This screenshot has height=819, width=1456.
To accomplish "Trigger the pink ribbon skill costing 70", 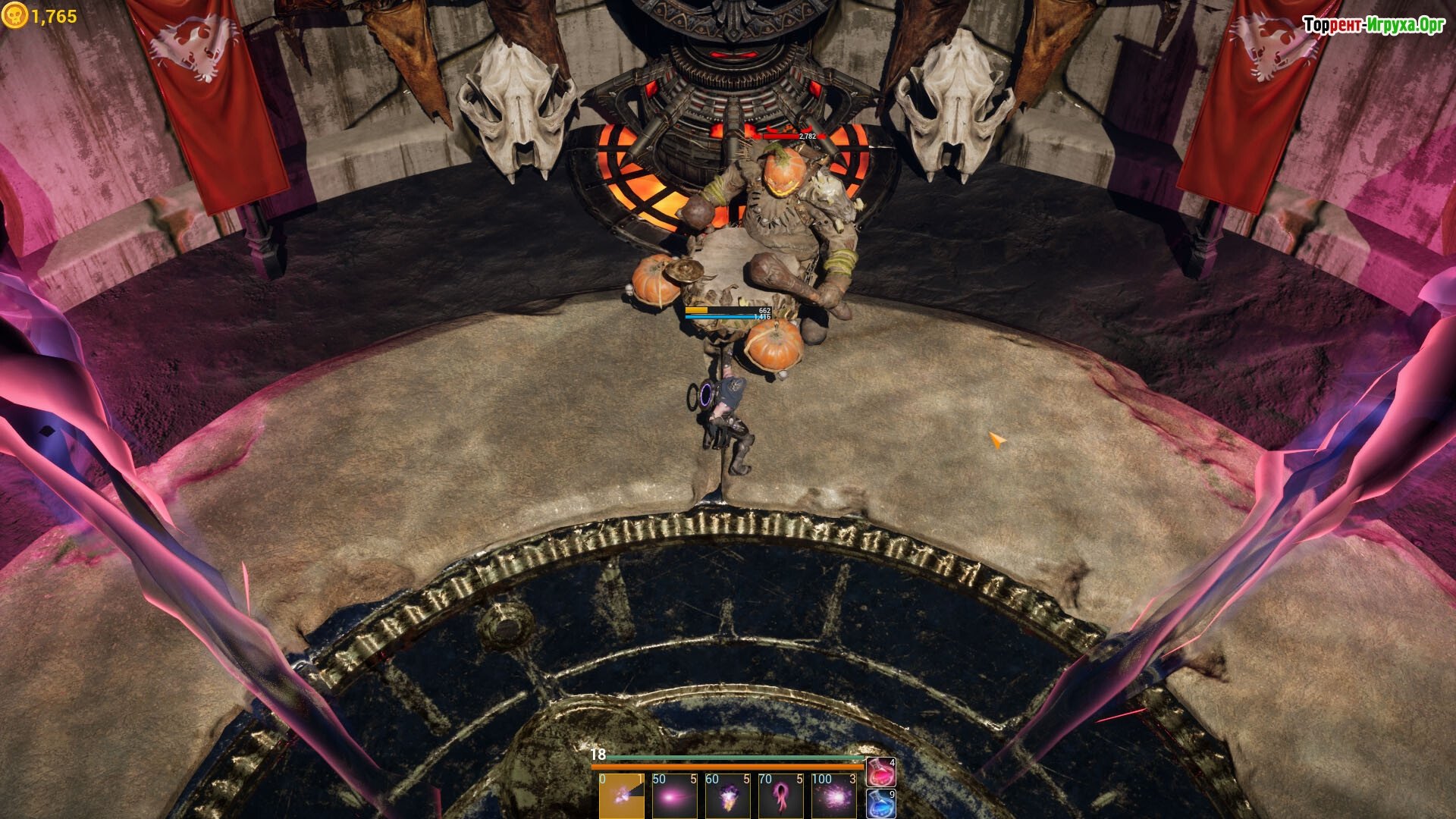I will point(780,795).
